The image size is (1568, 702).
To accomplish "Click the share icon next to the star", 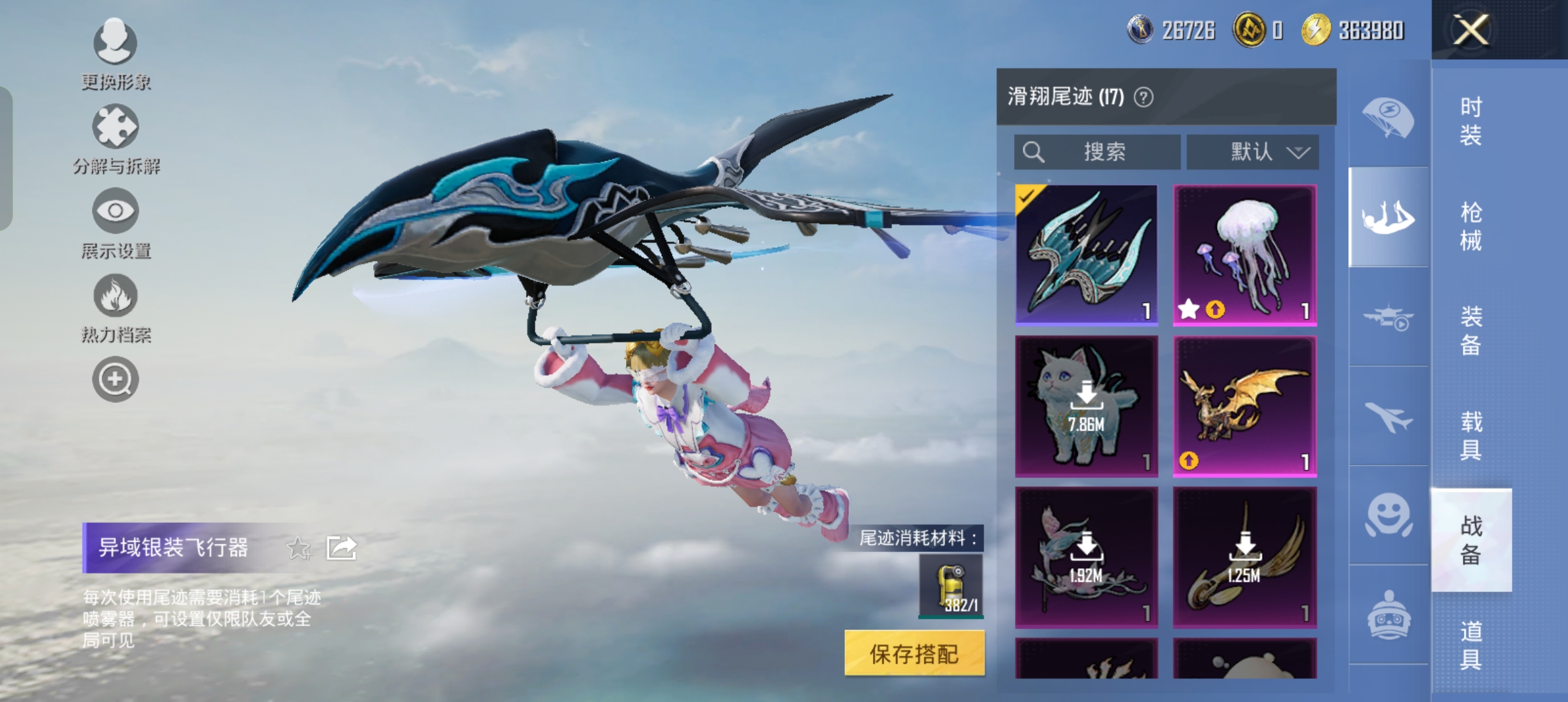I will [341, 548].
